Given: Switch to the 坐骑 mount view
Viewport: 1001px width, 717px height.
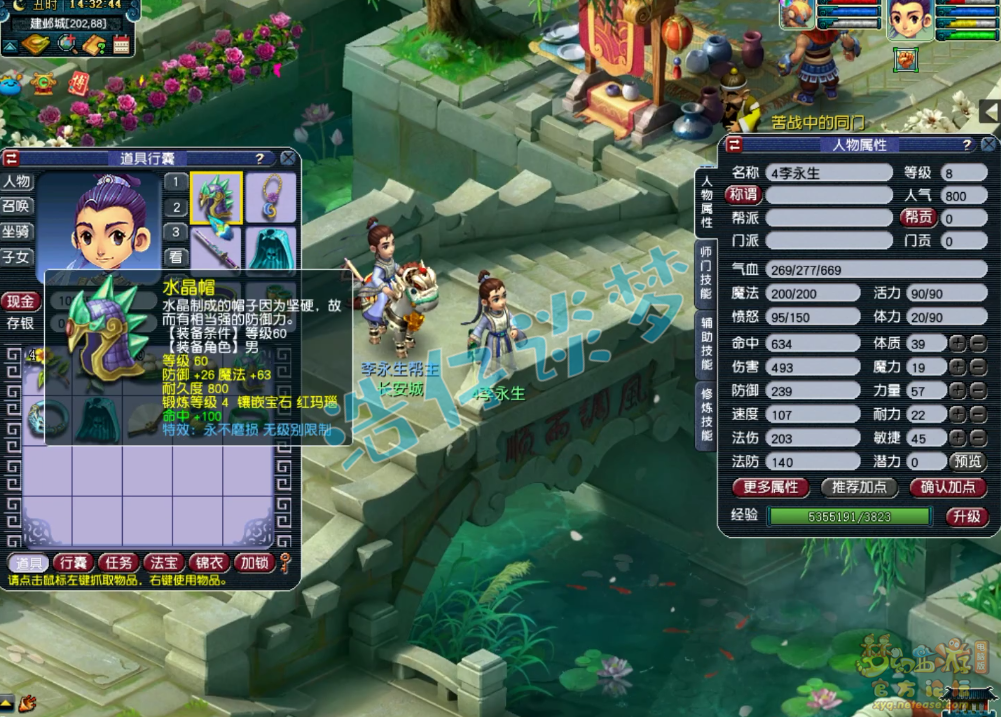Looking at the screenshot, I should click(16, 231).
